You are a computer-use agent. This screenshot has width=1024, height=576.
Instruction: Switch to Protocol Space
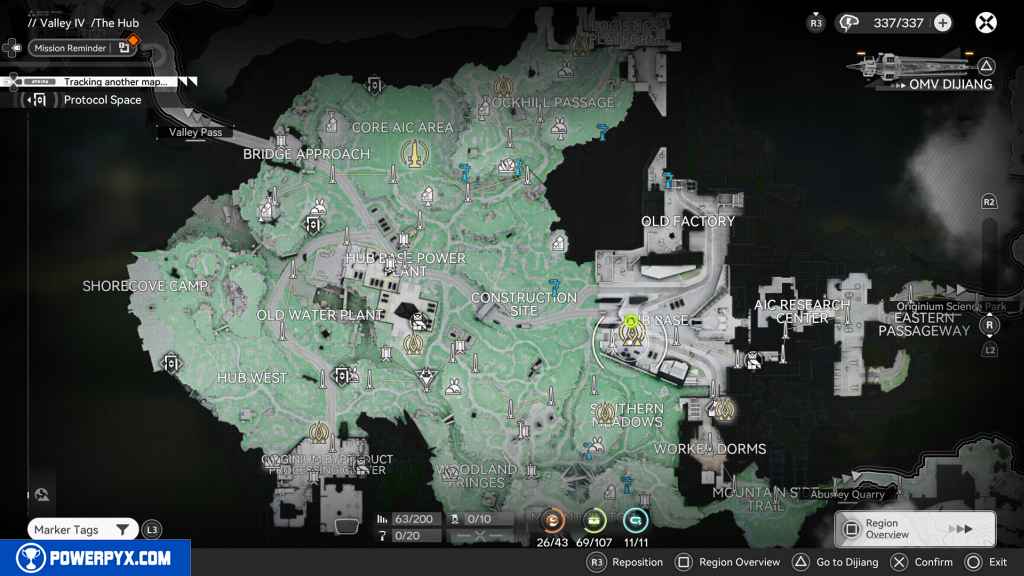point(102,100)
